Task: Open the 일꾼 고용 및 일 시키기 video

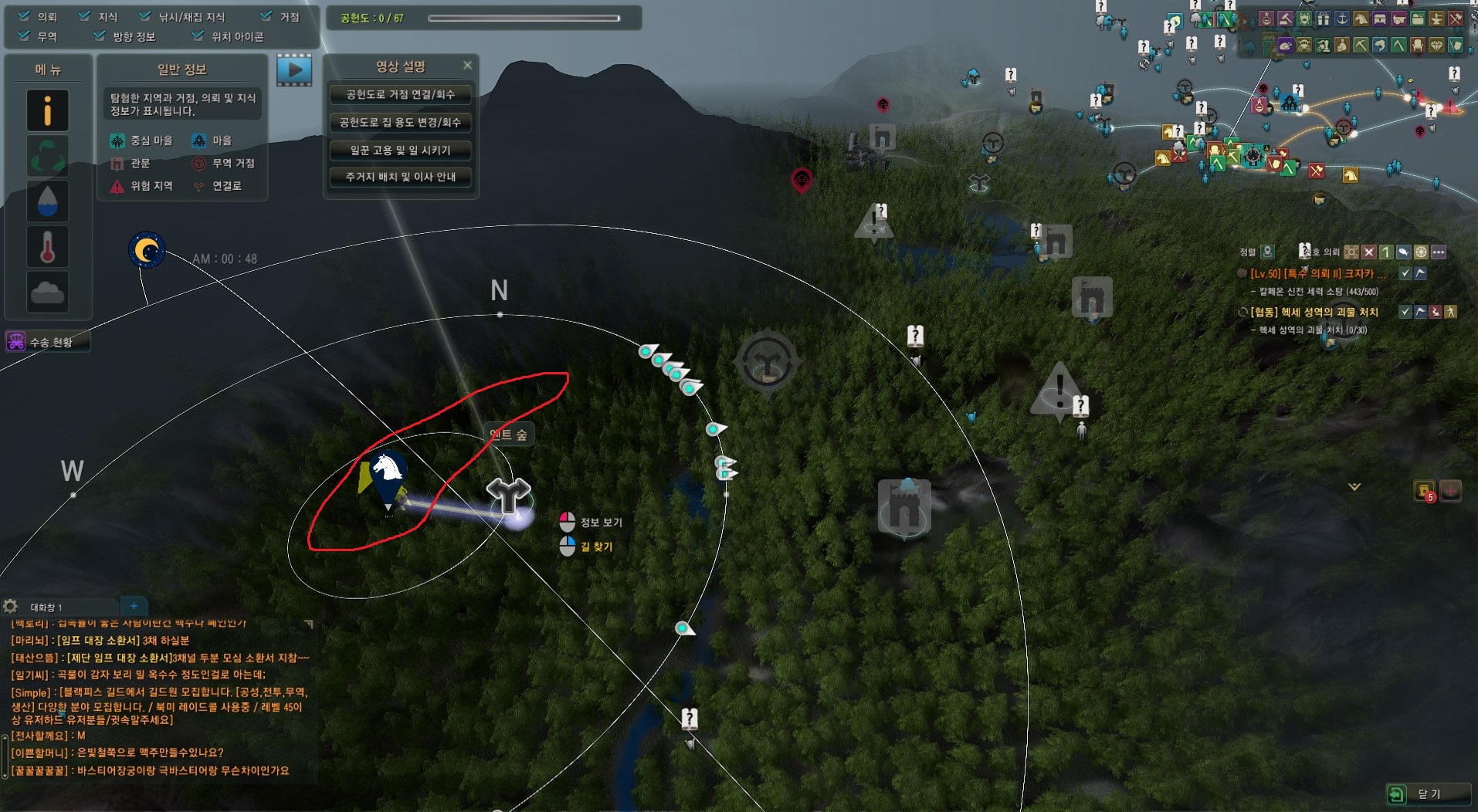Action: click(x=400, y=150)
